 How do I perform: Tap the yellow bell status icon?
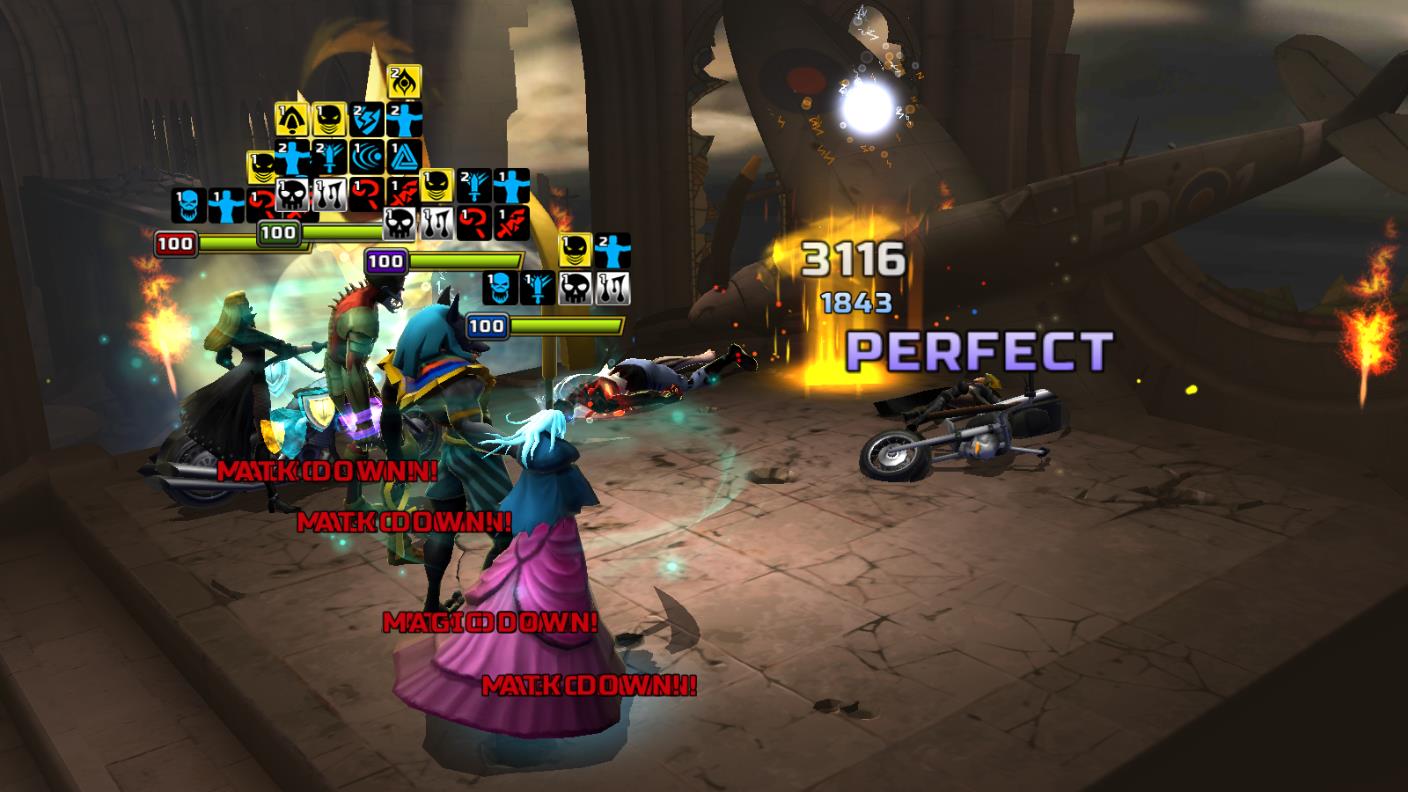coord(292,120)
